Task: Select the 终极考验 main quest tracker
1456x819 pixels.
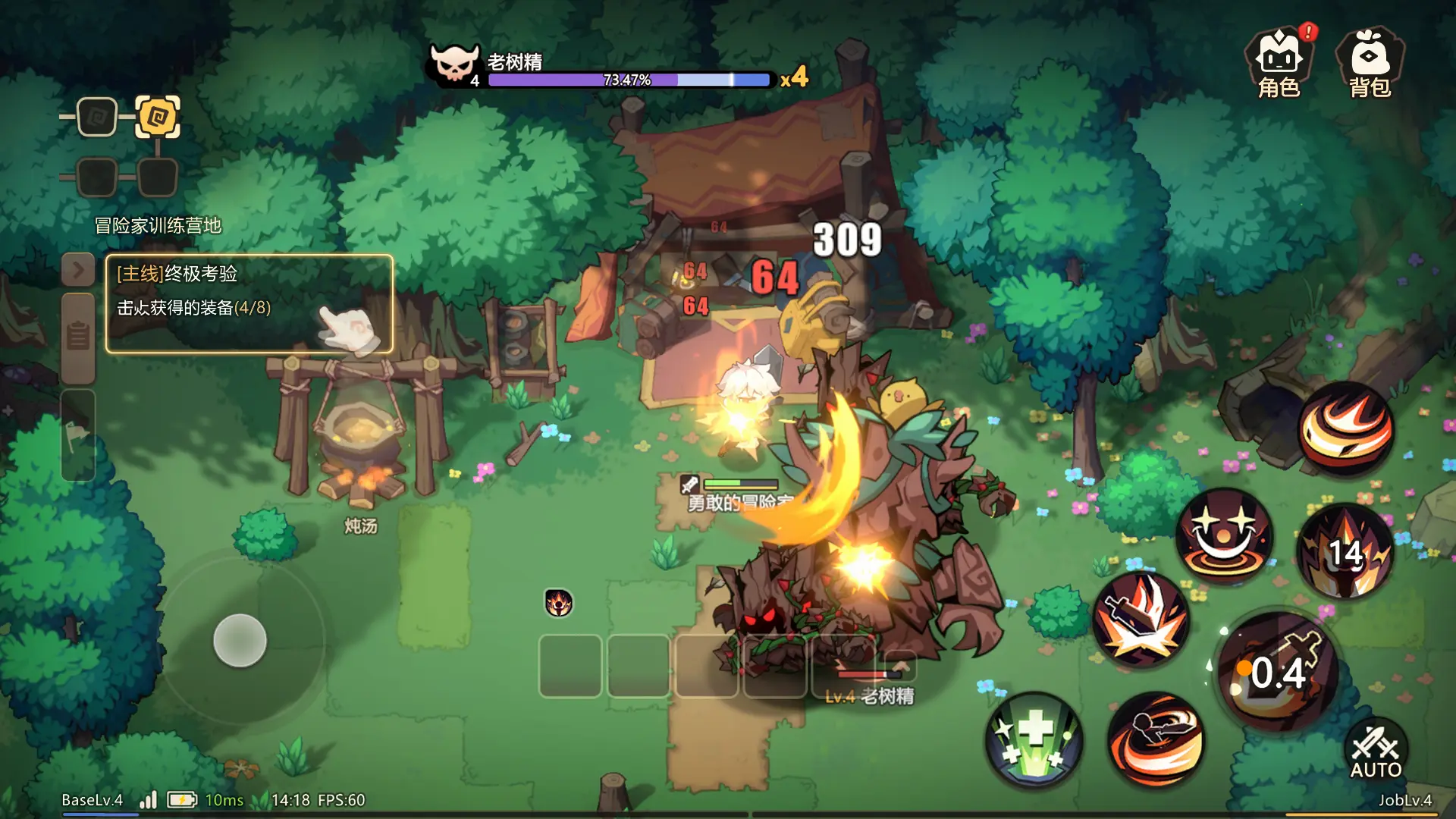Action: tap(249, 303)
